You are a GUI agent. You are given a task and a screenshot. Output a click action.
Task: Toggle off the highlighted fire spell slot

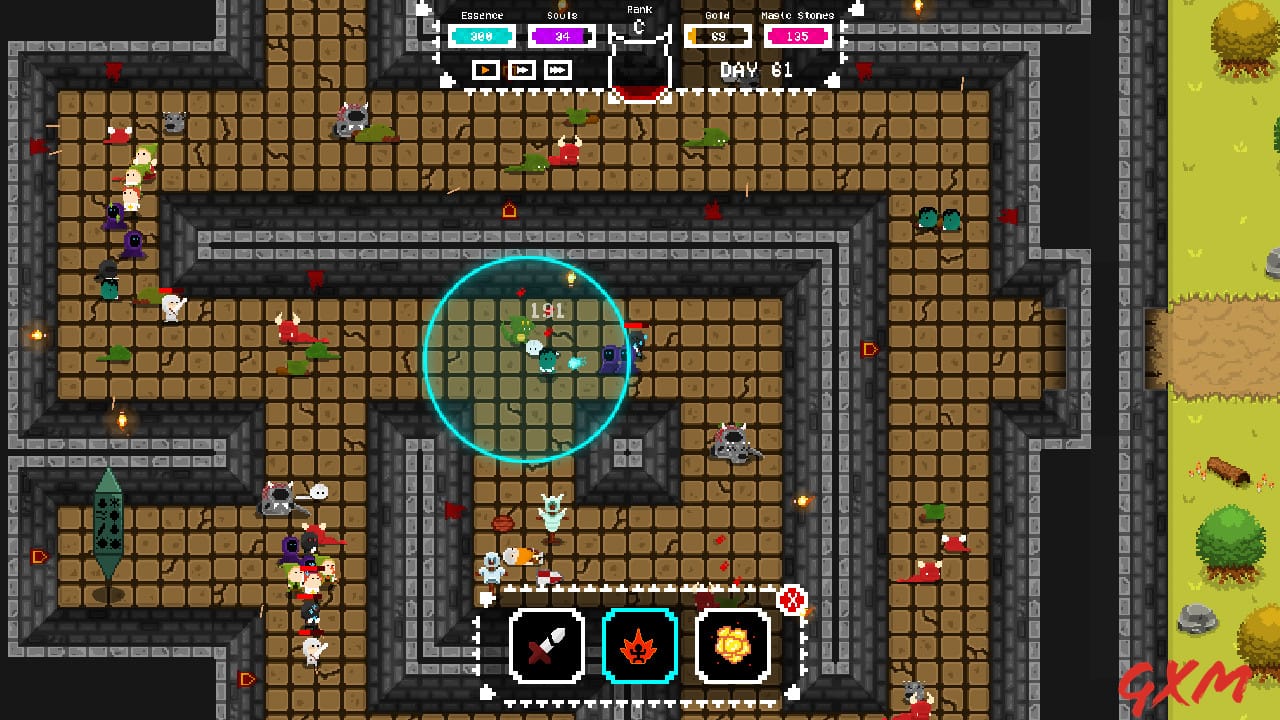[x=640, y=646]
